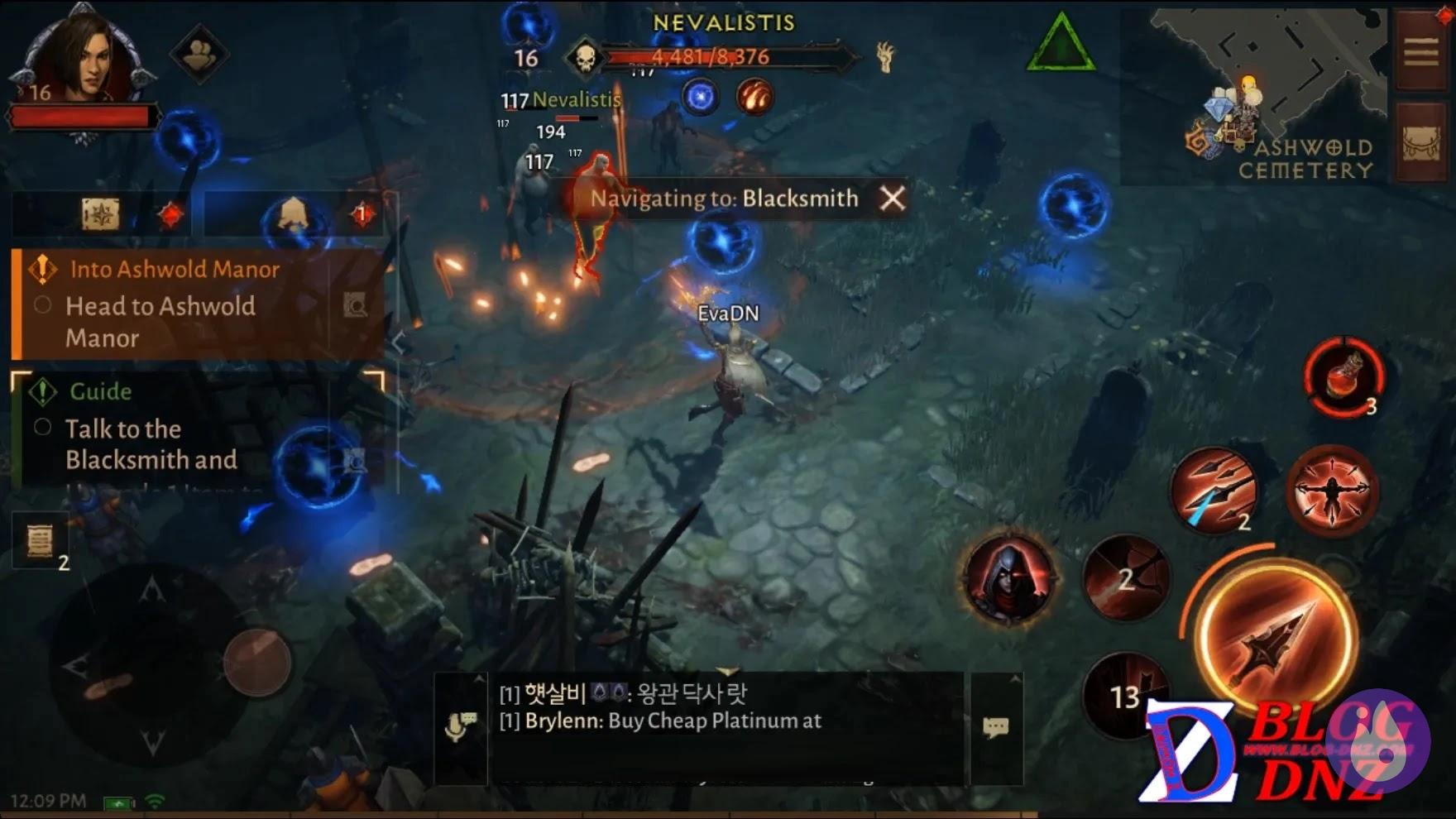Open the scroll item slot

pos(40,542)
